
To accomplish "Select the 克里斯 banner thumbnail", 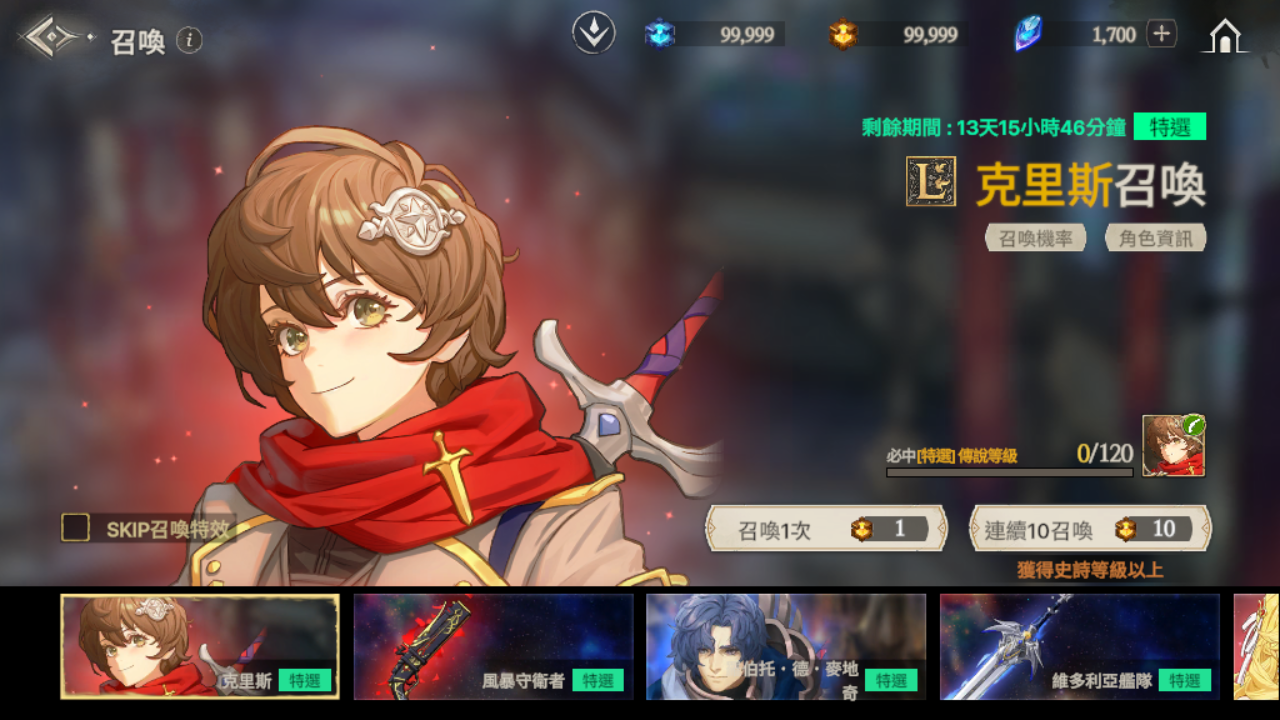I will [x=200, y=646].
